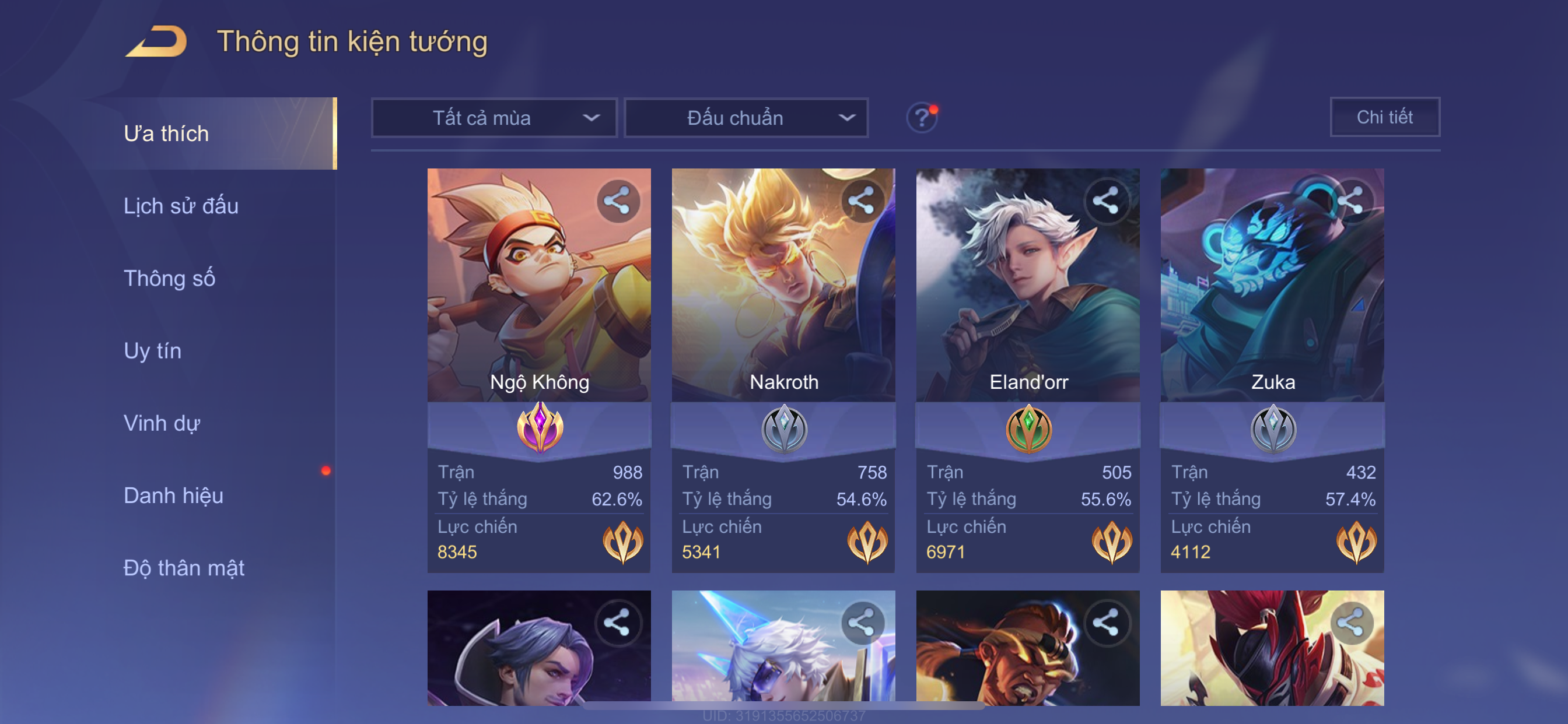Click the question mark help icon
Image resolution: width=1568 pixels, height=724 pixels.
922,117
